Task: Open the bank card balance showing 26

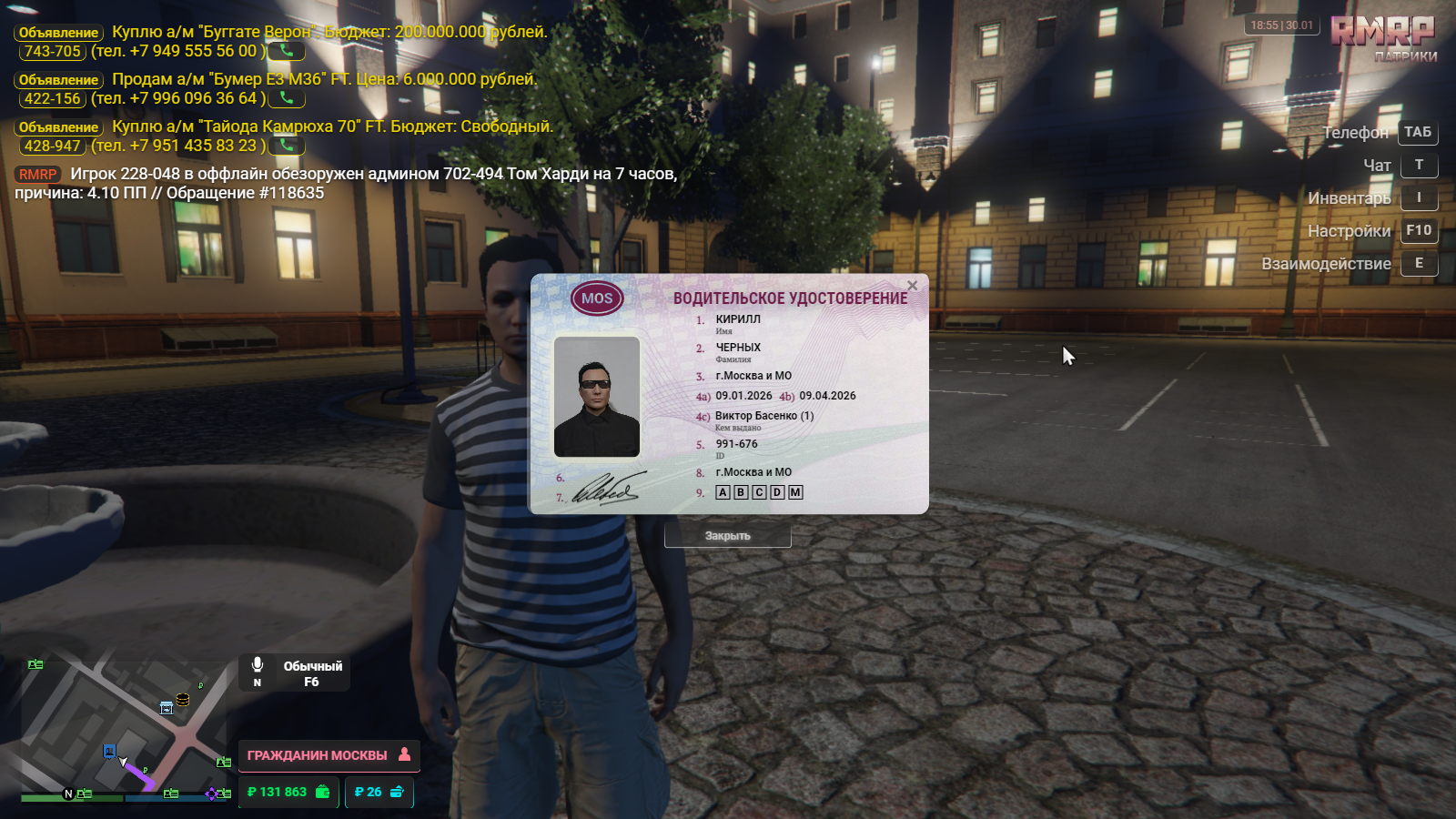Action: [x=379, y=793]
